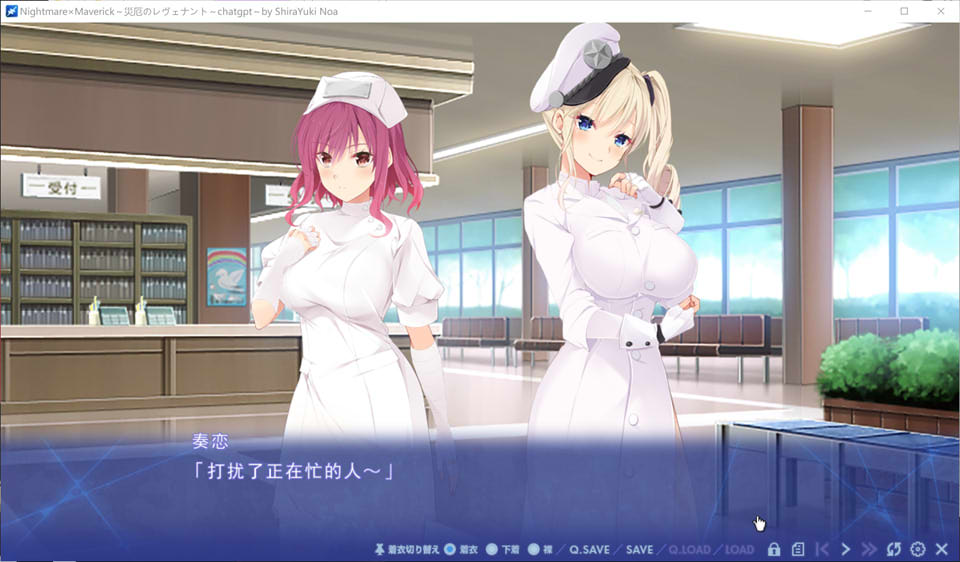Open settings with the gear icon
Image resolution: width=960 pixels, height=562 pixels.
(x=918, y=549)
